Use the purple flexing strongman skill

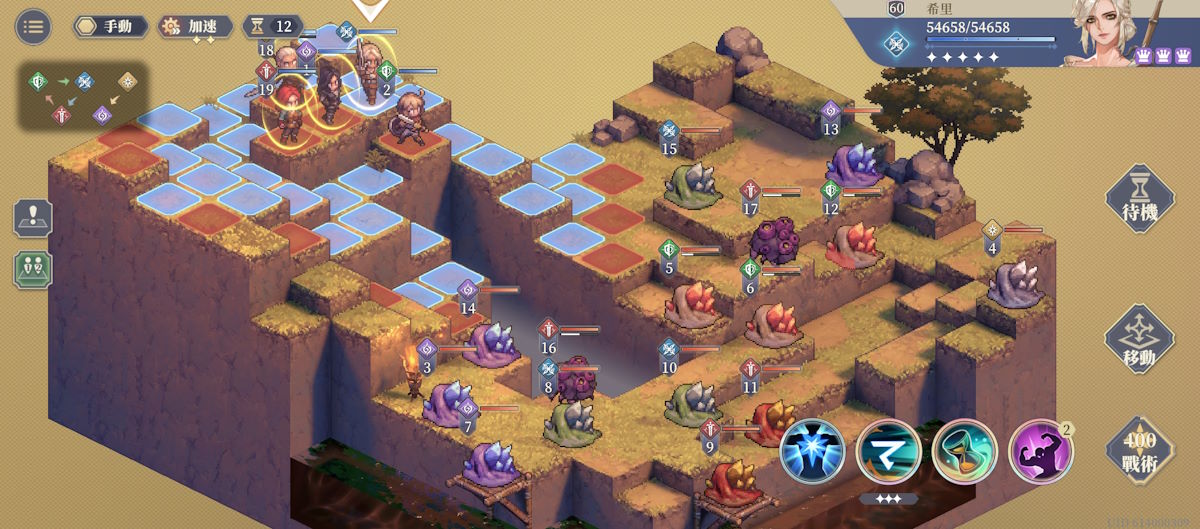point(1040,451)
